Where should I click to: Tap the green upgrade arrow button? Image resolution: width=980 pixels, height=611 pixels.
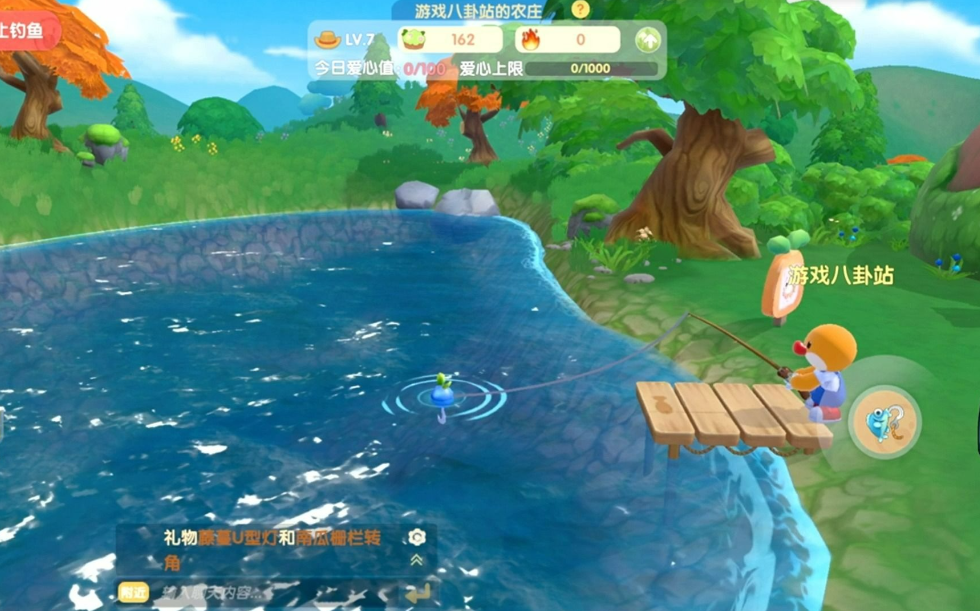pyautogui.click(x=648, y=40)
